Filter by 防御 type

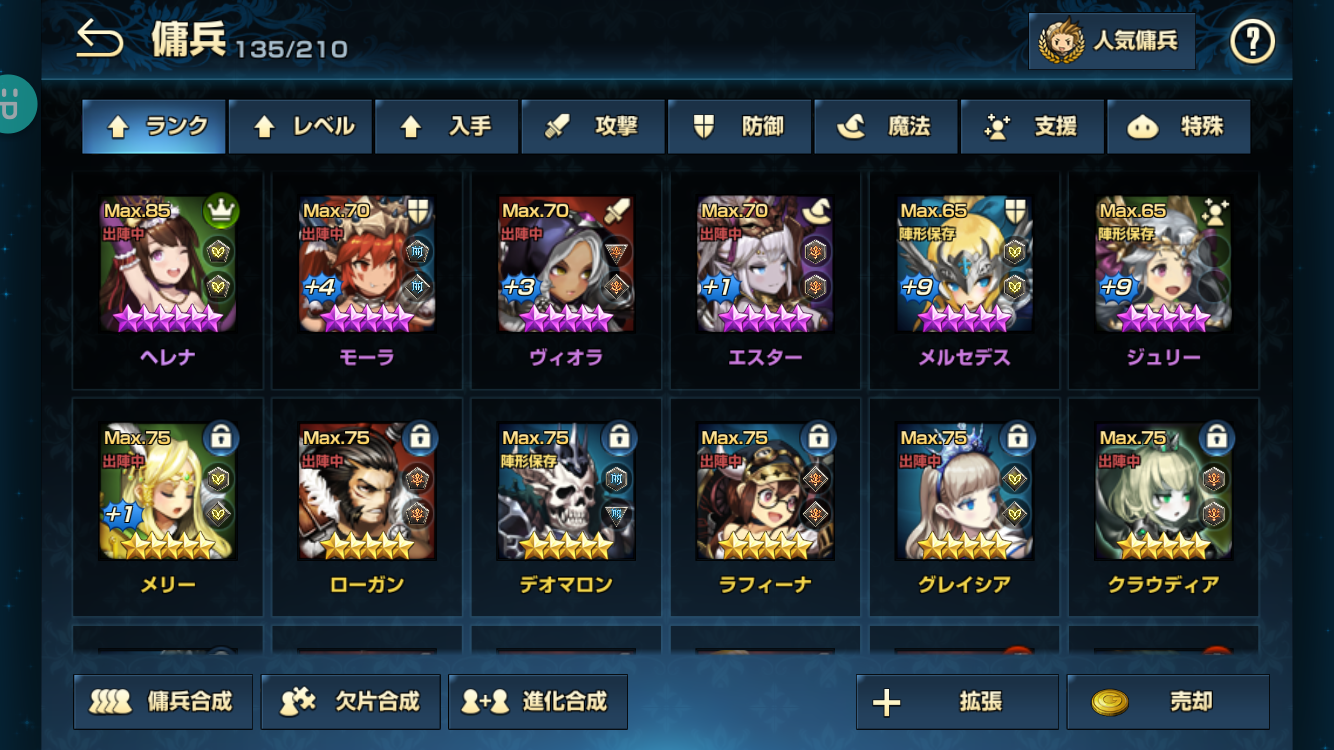click(739, 127)
